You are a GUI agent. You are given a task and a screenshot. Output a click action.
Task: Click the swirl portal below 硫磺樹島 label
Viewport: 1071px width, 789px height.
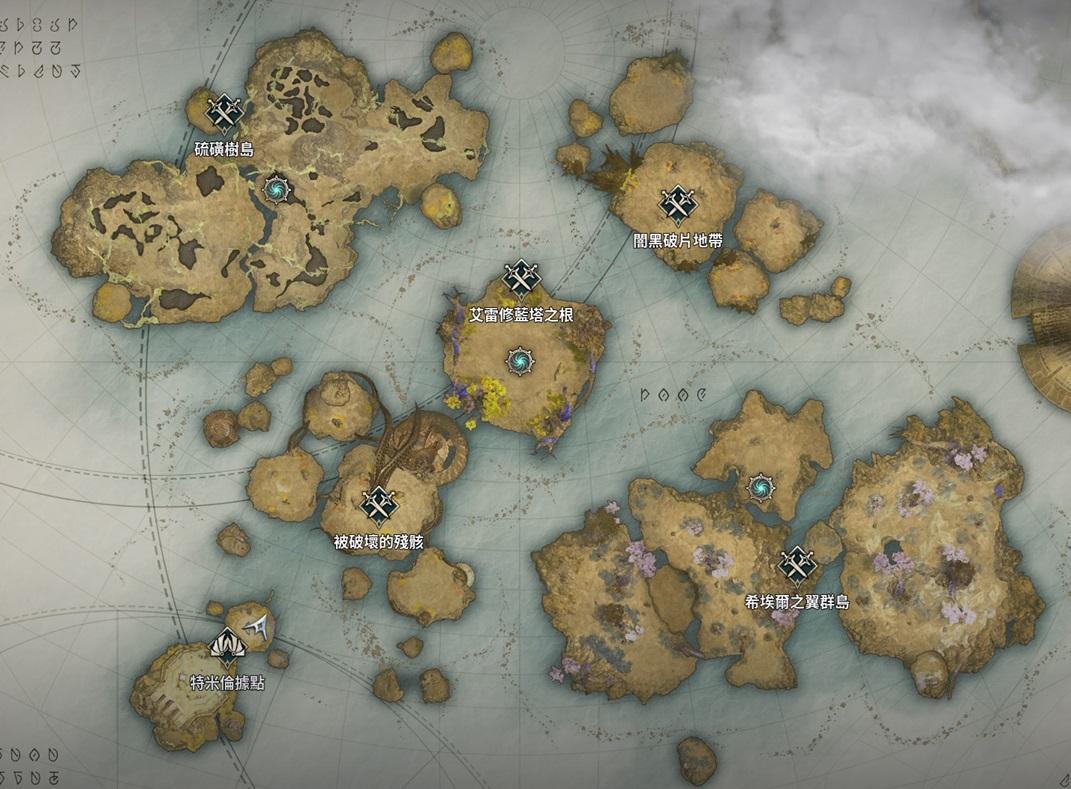275,187
